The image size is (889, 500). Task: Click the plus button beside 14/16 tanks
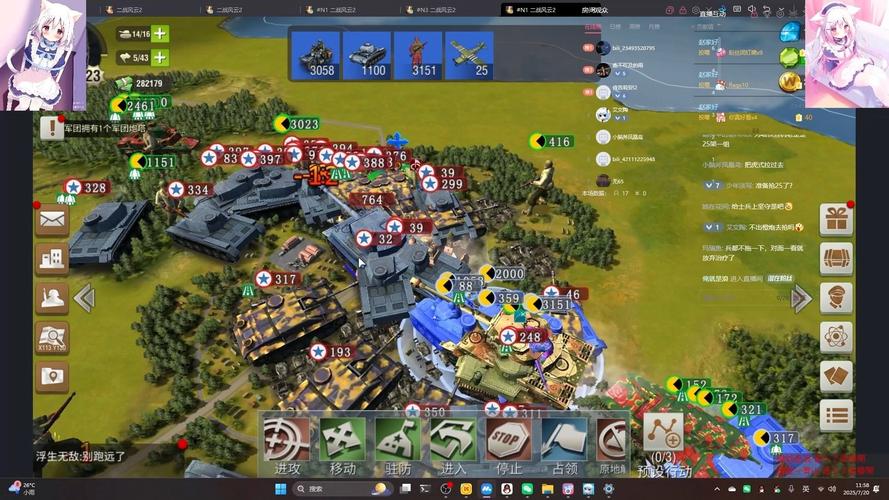click(x=160, y=33)
